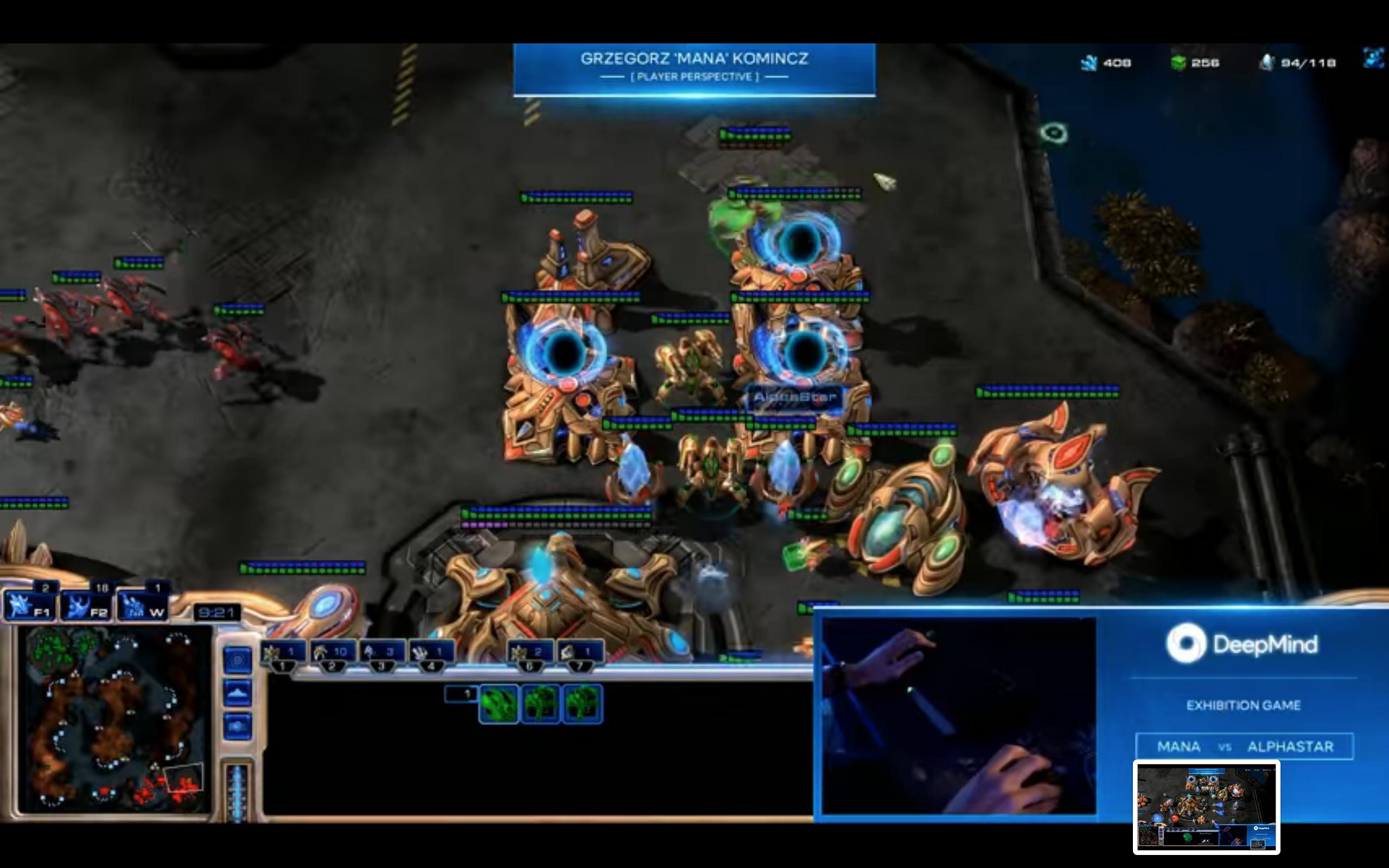Select control group 6 tab
The image size is (1389, 868).
pyautogui.click(x=530, y=654)
